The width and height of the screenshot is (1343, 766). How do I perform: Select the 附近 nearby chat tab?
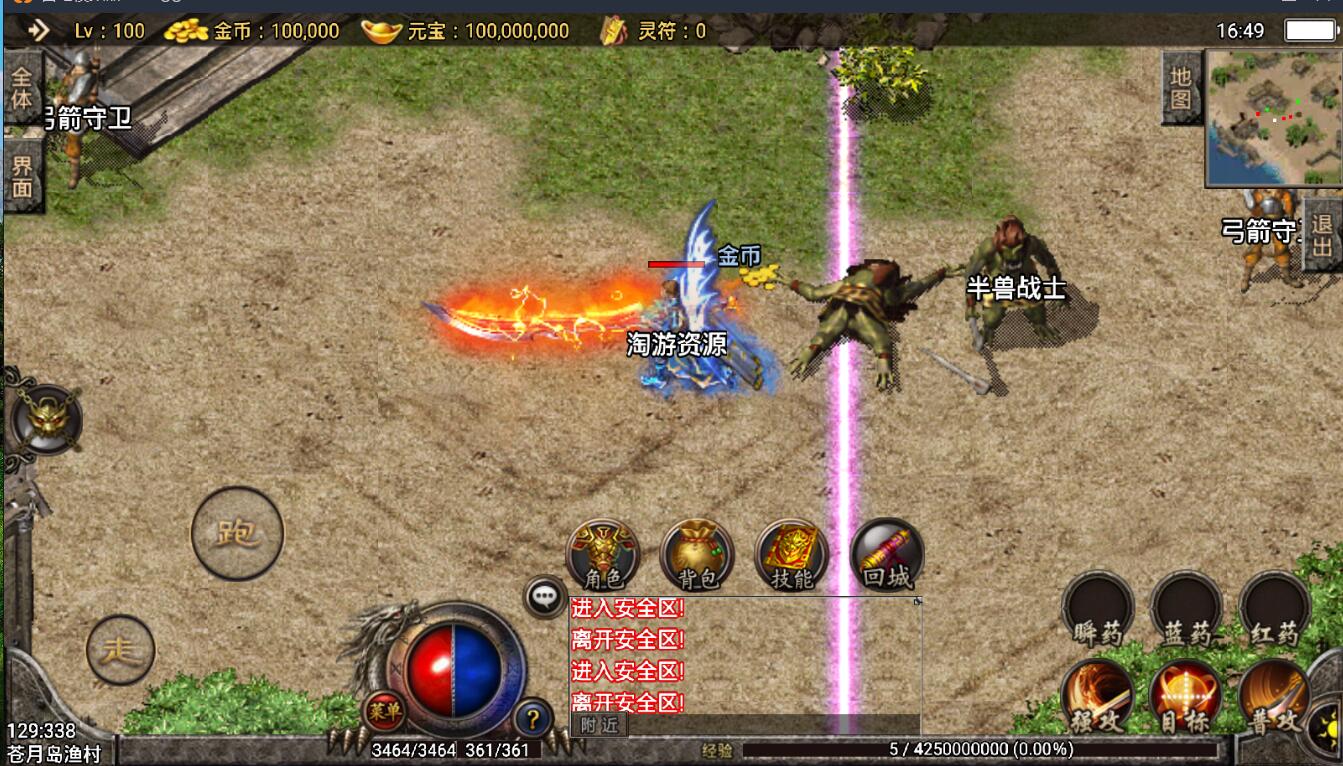point(599,726)
